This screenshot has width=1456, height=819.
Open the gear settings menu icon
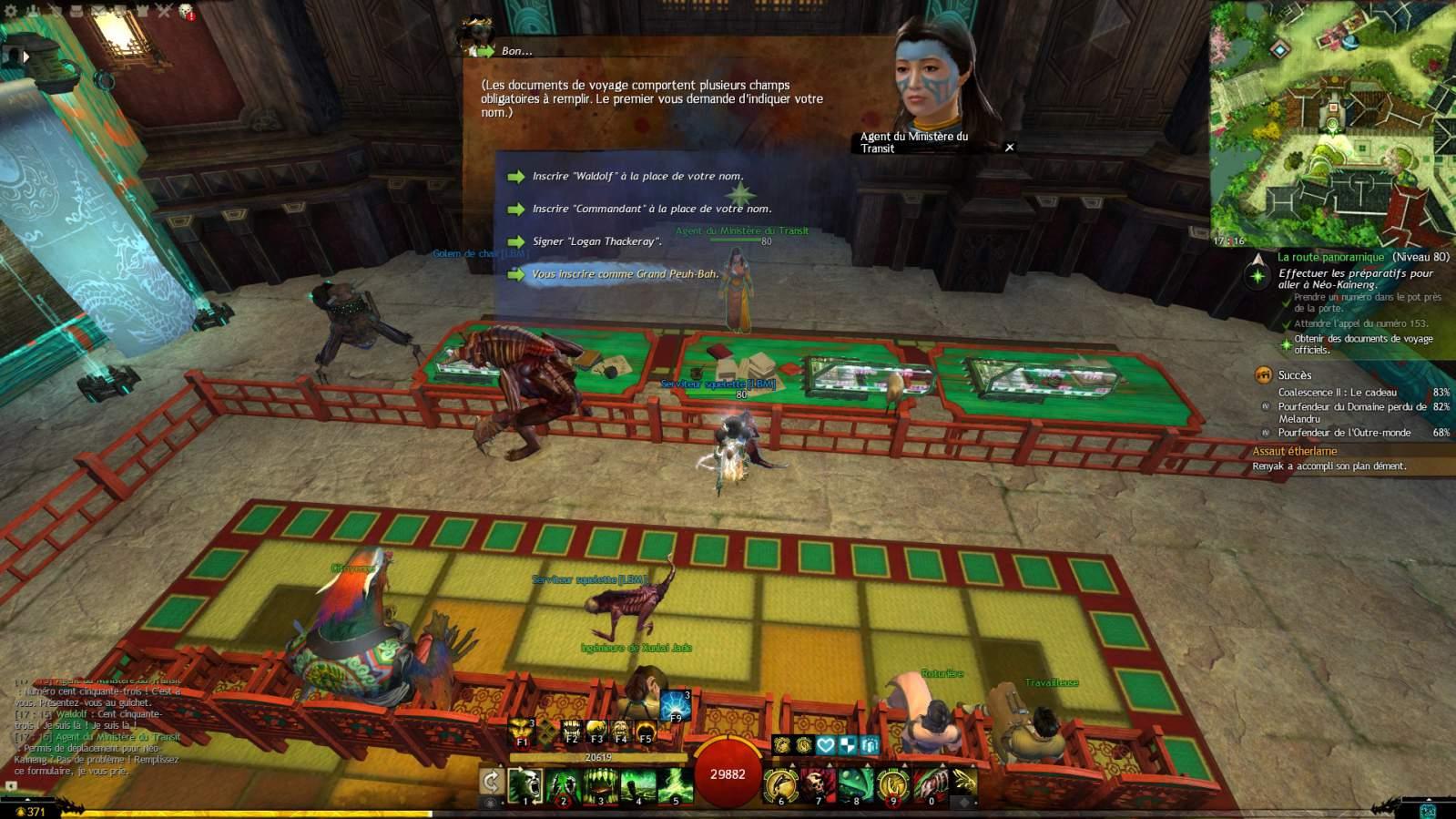(11, 11)
